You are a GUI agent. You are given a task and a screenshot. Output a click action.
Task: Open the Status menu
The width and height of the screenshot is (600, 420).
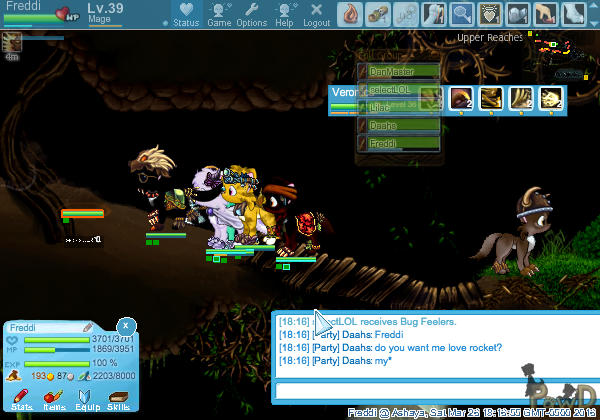[185, 14]
